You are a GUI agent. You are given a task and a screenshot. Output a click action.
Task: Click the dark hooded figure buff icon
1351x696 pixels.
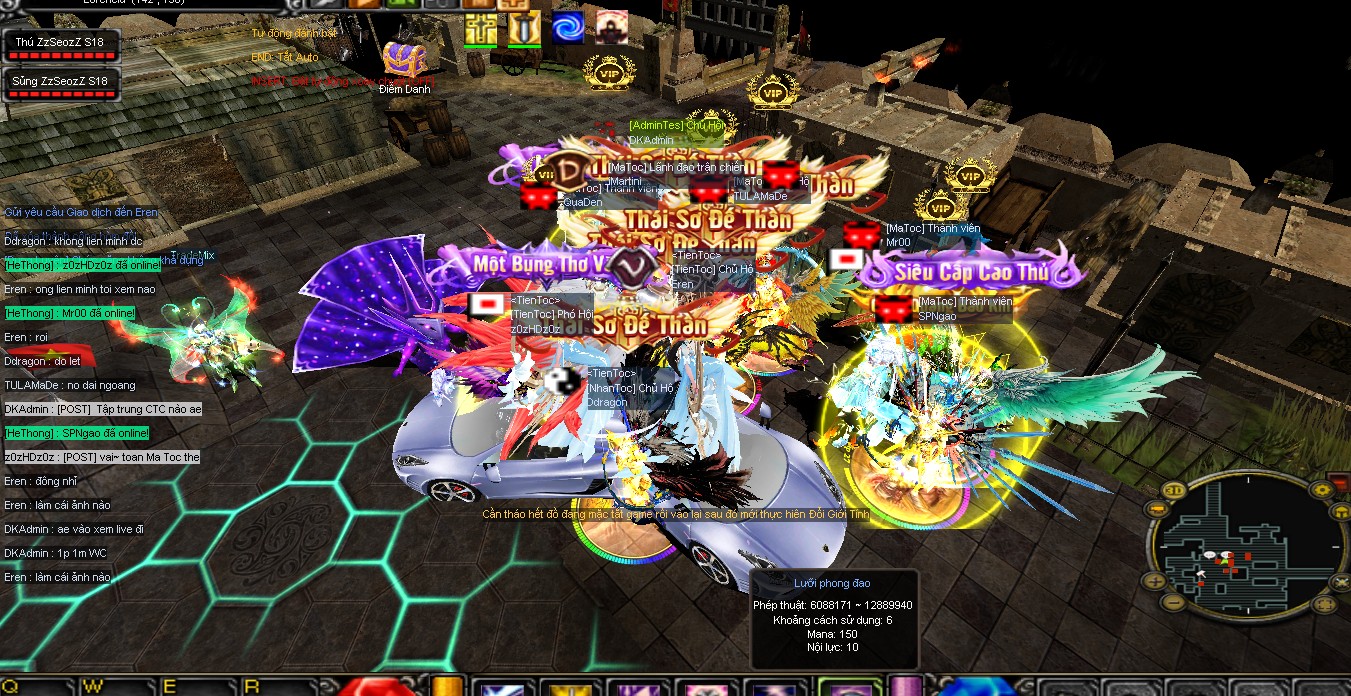point(612,28)
